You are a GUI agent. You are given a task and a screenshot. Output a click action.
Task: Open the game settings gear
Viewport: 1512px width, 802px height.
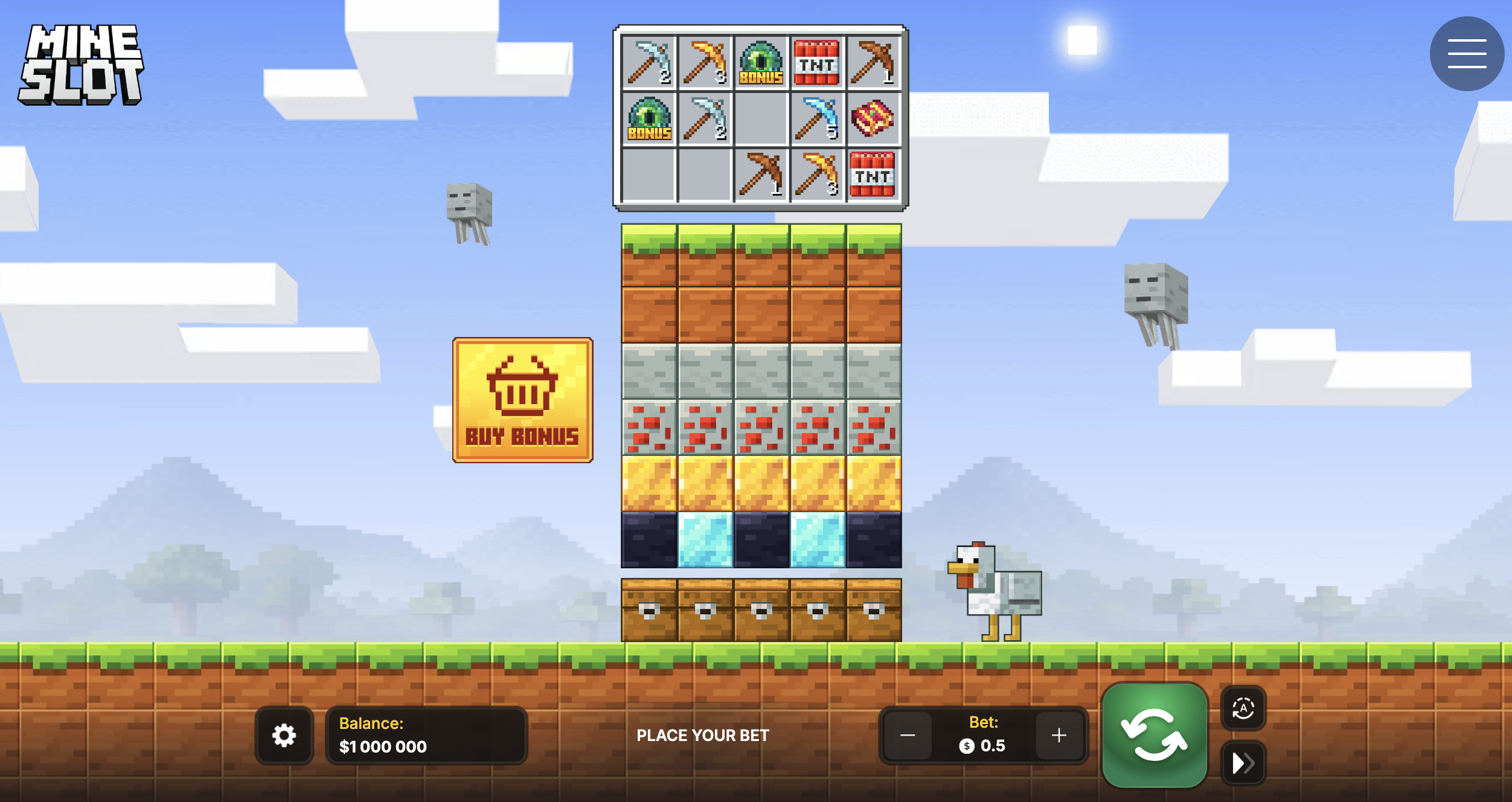[284, 736]
